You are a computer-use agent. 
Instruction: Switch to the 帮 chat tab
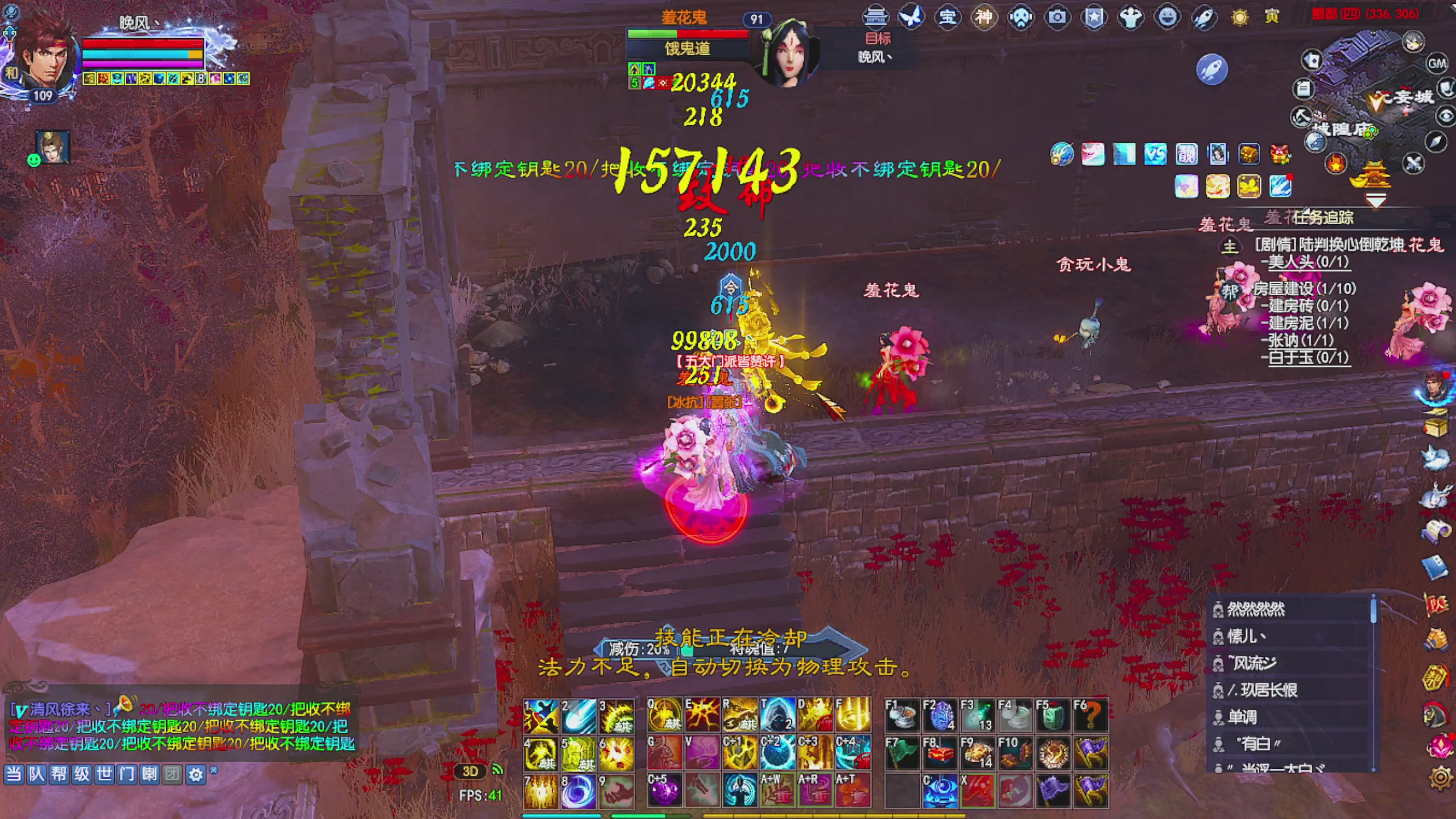[x=59, y=775]
